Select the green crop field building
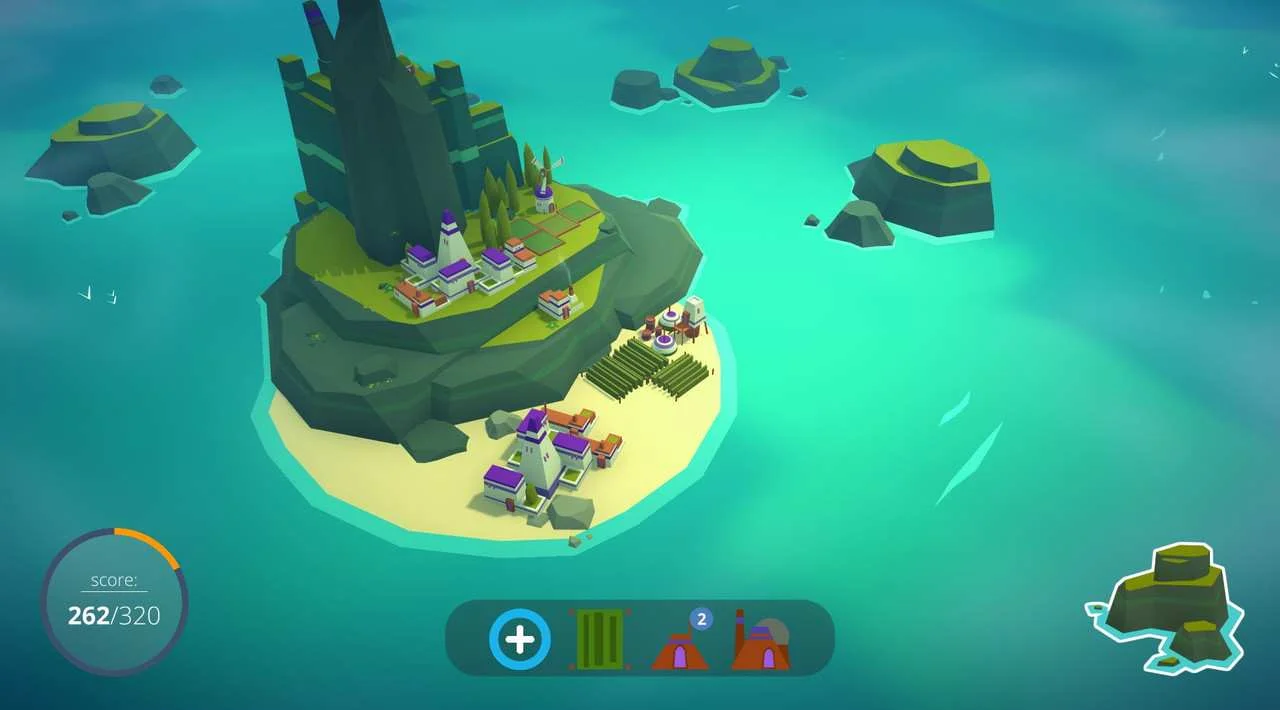The width and height of the screenshot is (1280, 710). tap(600, 639)
